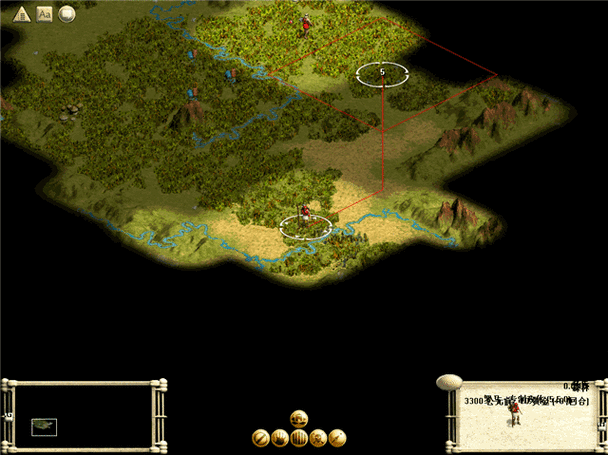Viewport: 608px width, 455px height.
Task: Select the go-to arrow command
Action: pyautogui.click(x=337, y=437)
